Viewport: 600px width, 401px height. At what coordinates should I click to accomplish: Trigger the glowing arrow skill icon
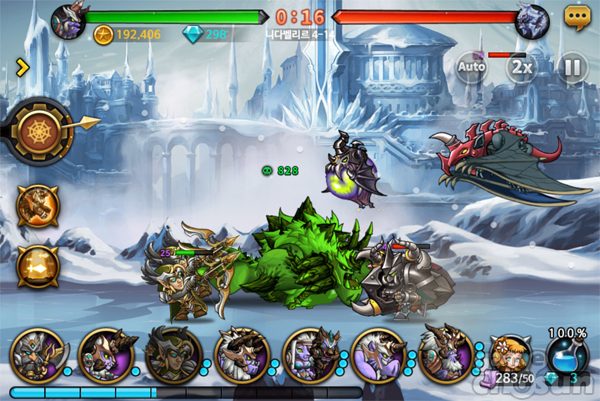click(37, 265)
